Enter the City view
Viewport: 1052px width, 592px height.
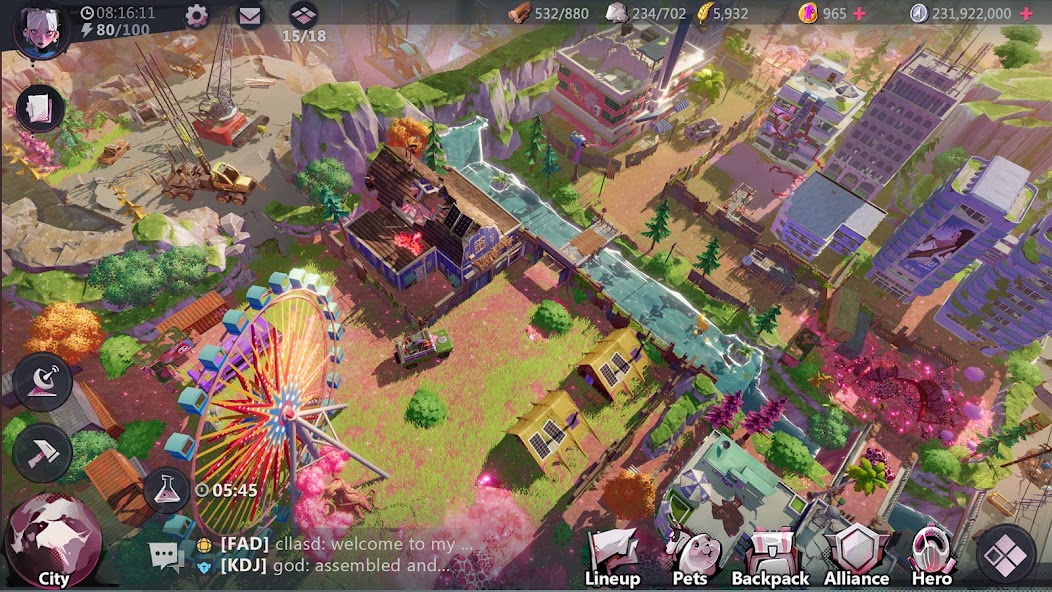[53, 541]
